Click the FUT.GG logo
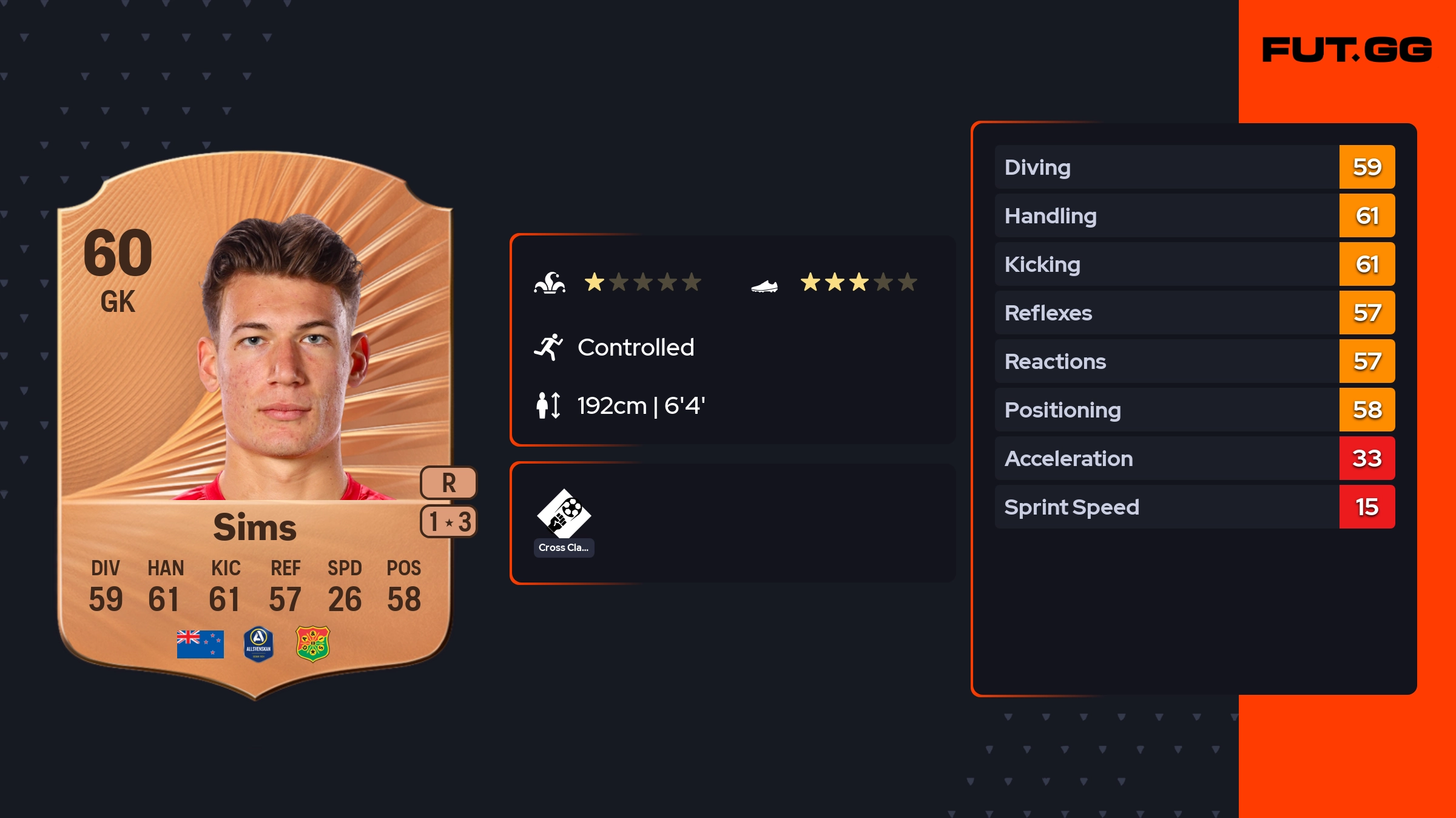The height and width of the screenshot is (818, 1456). tap(1347, 50)
